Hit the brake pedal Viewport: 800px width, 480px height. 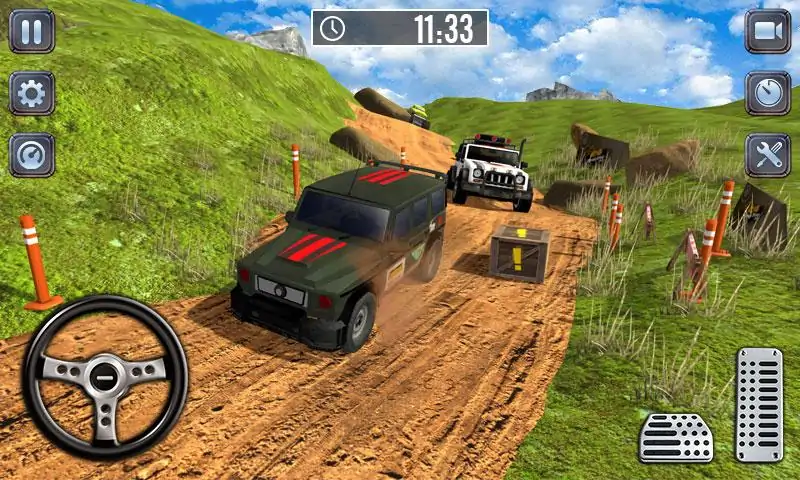coord(676,437)
